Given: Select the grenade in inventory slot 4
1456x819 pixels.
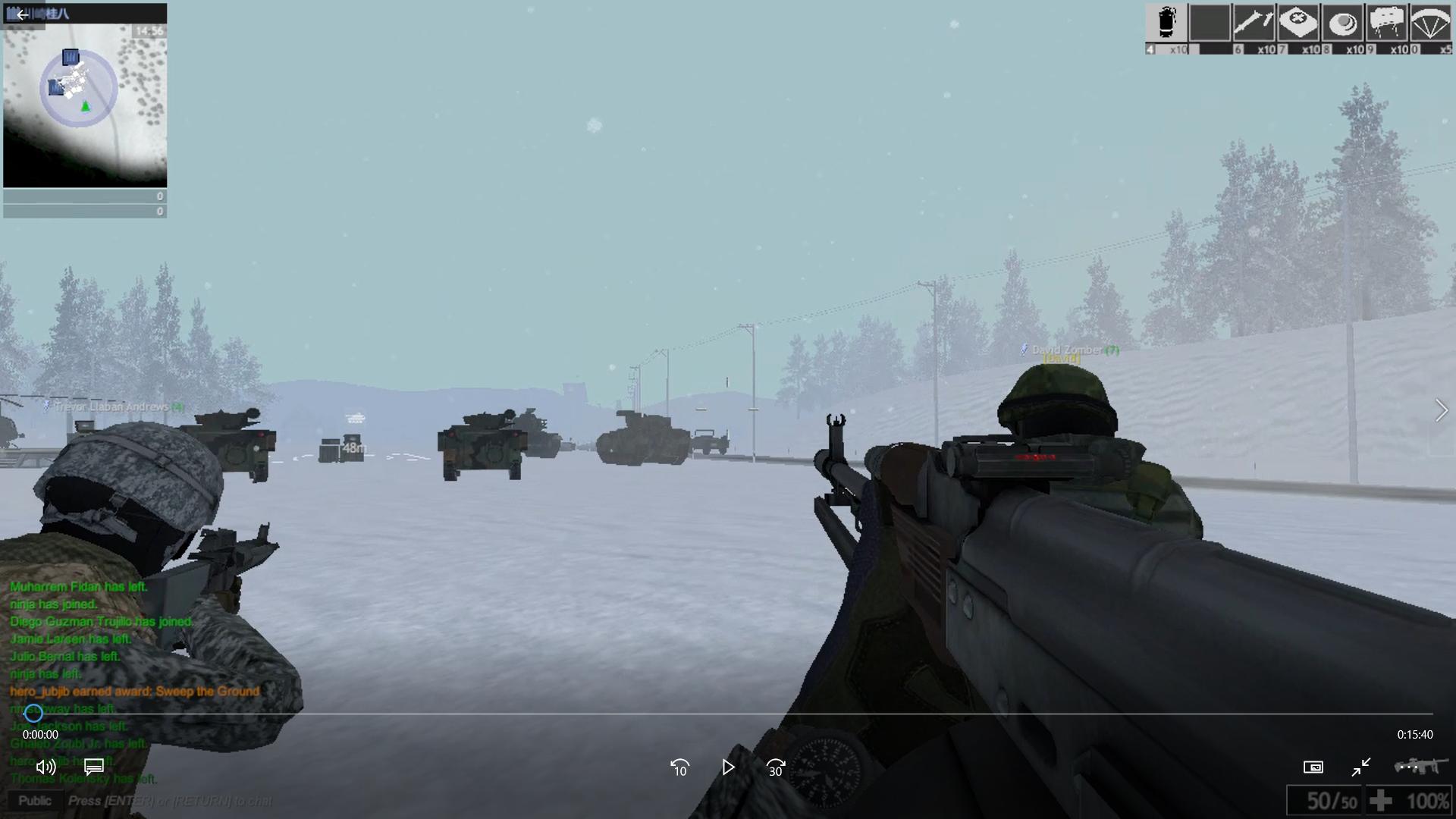Looking at the screenshot, I should pos(1166,23).
